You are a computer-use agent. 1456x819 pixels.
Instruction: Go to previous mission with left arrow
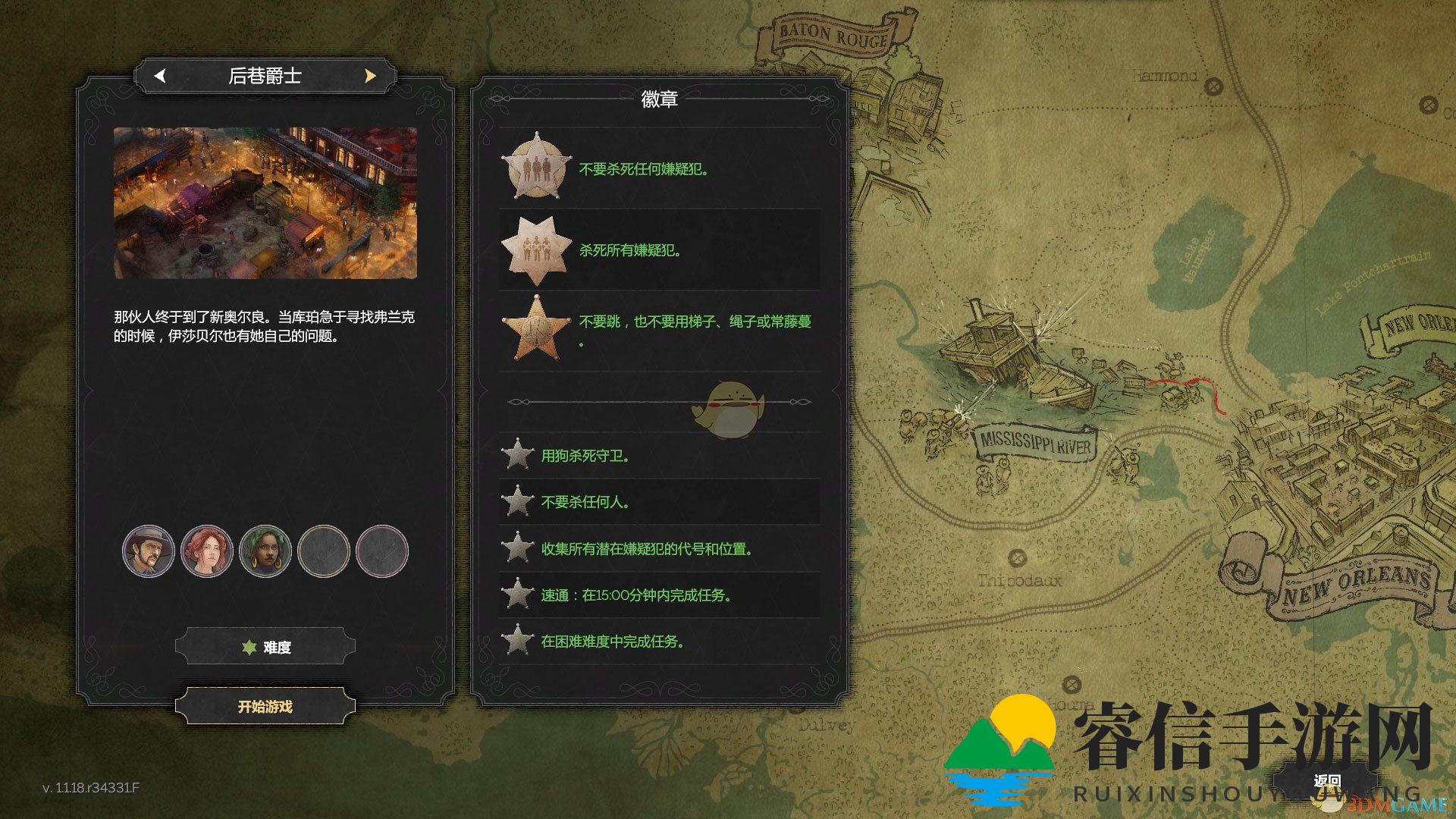[x=160, y=76]
